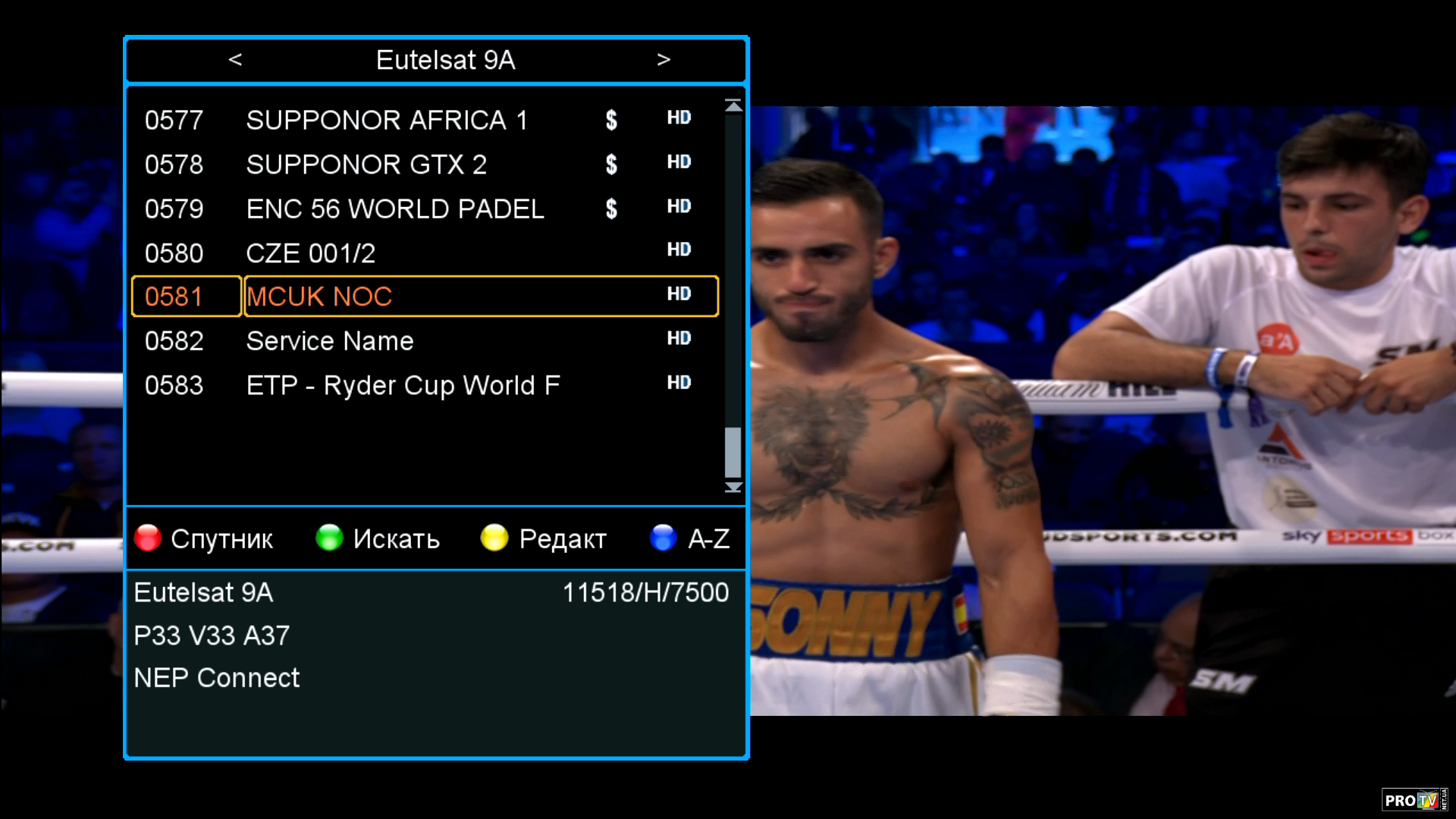Select the SUPPONOR AFRICA 1 channel

[x=387, y=120]
